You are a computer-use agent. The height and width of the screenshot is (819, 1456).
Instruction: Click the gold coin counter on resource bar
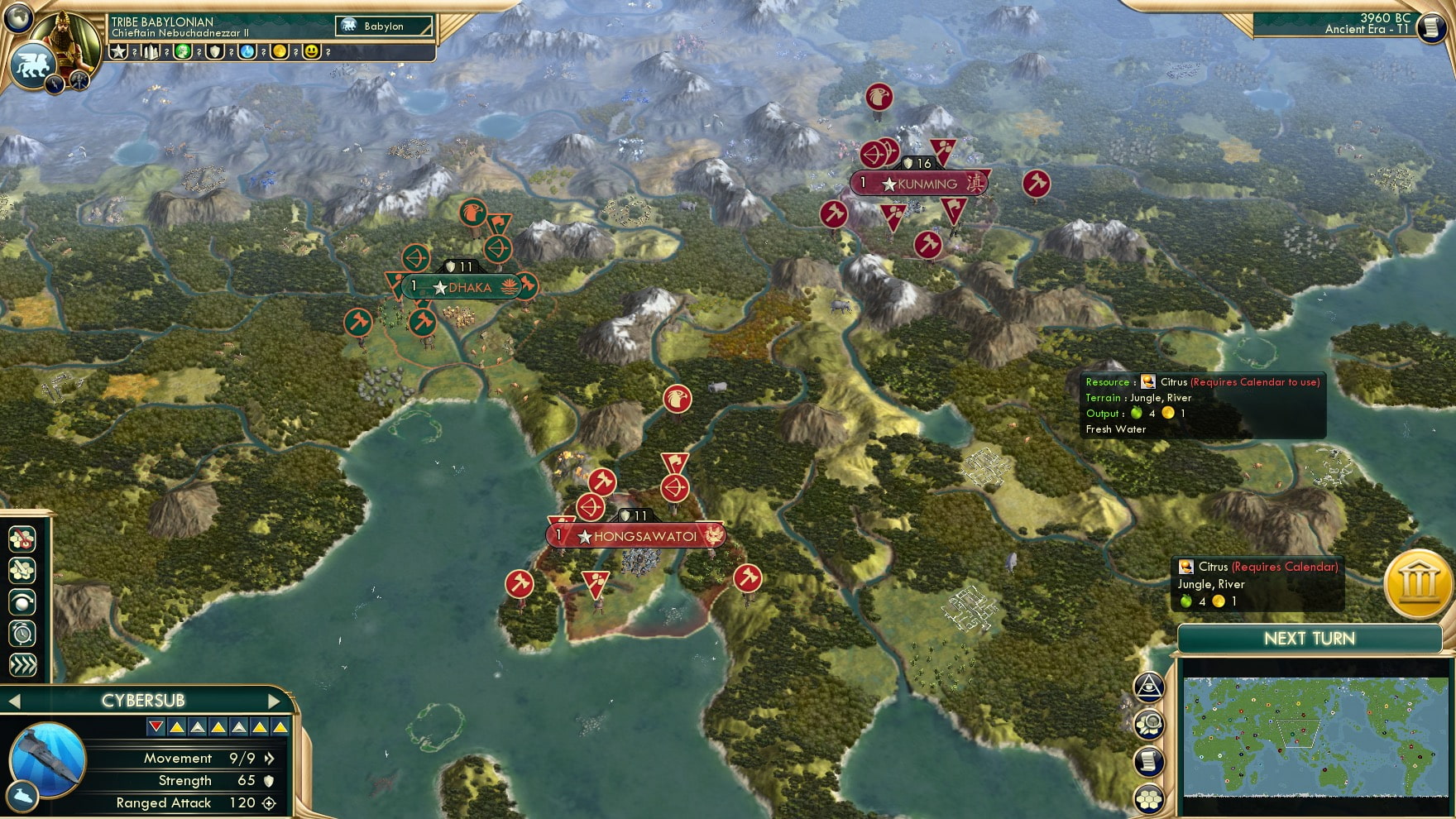point(281,51)
